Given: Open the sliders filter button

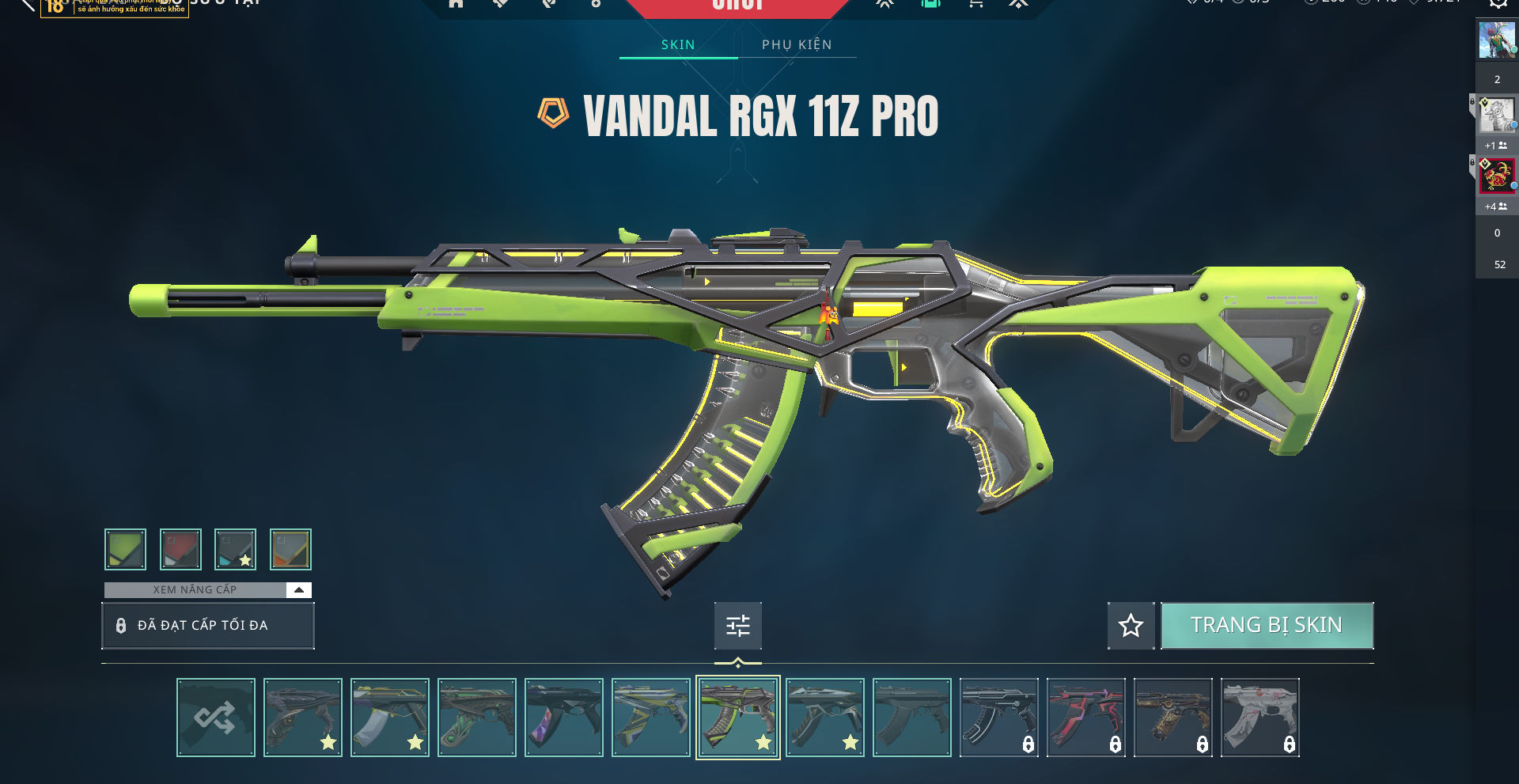Looking at the screenshot, I should [x=737, y=626].
